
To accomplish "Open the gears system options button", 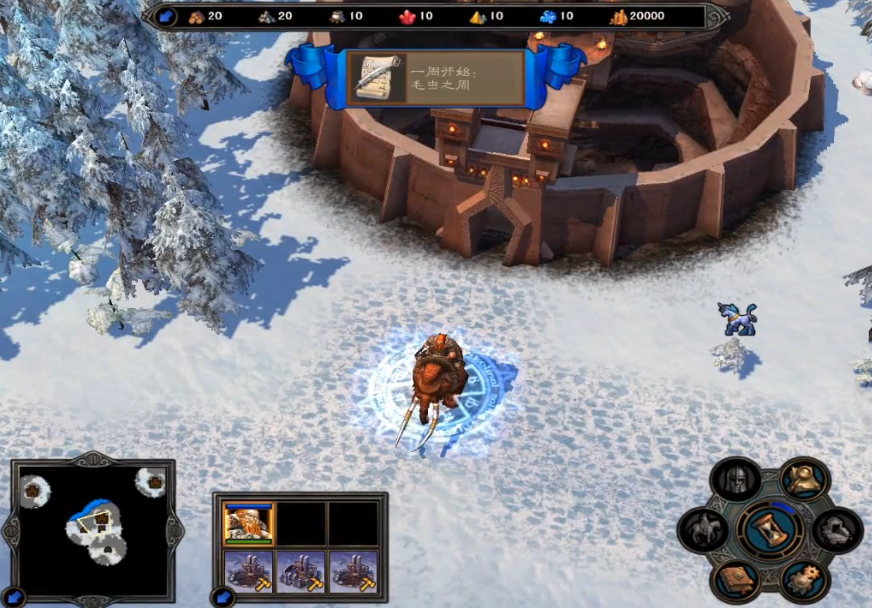I will (803, 580).
